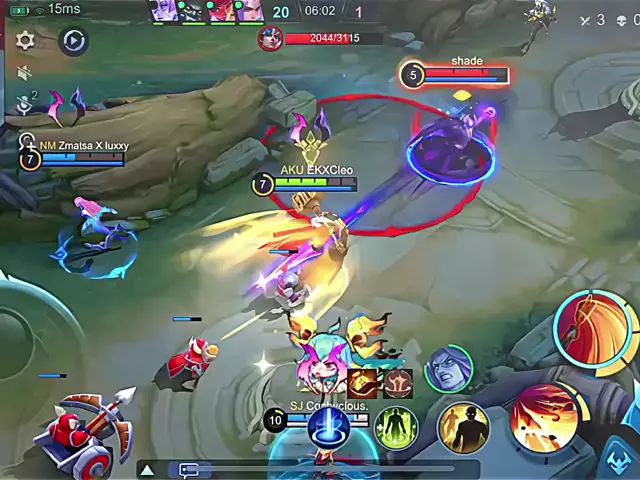
Task: Open the scoreboard via the team kill score
Action: coord(281,11)
